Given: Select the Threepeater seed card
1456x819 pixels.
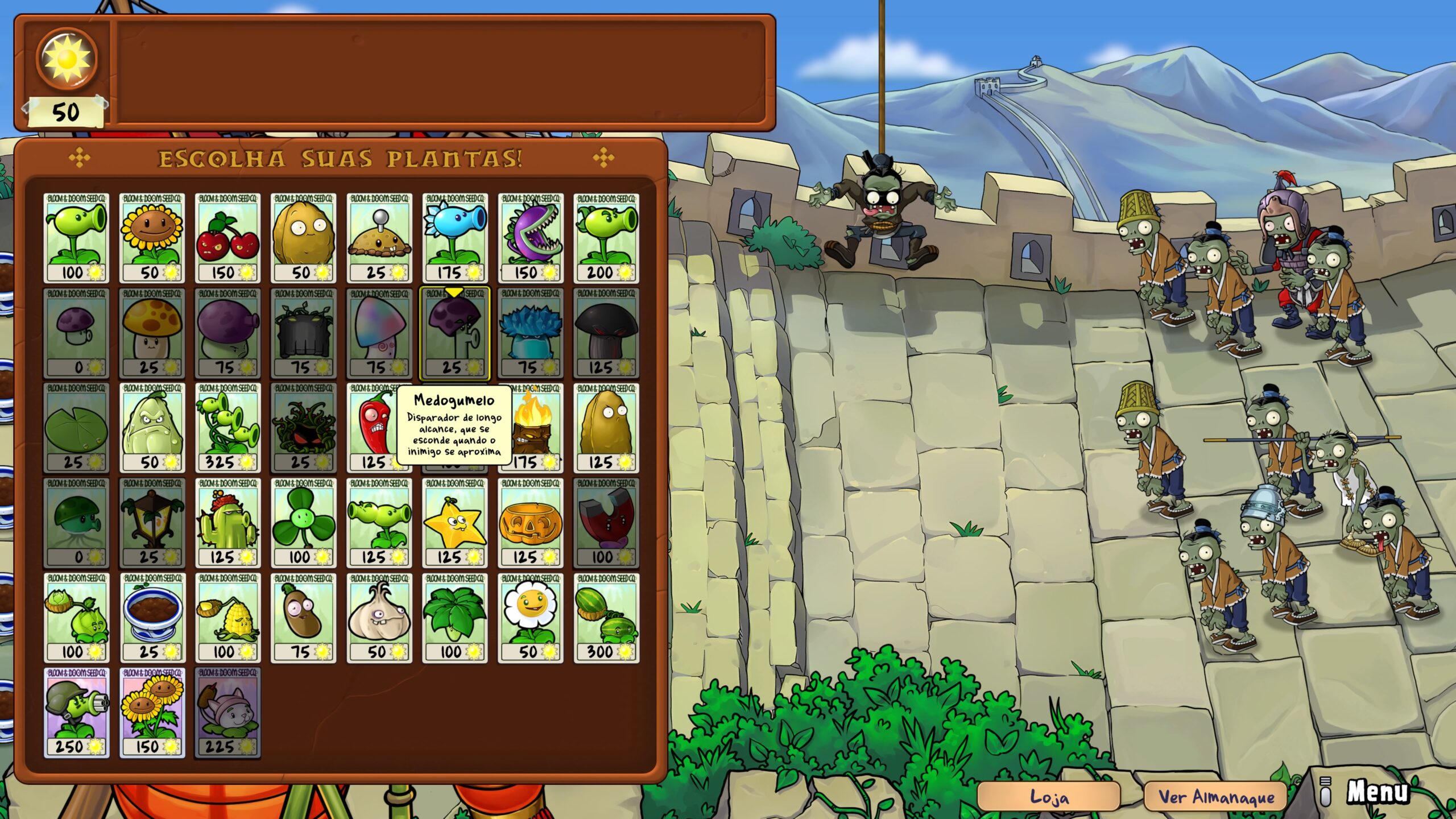Looking at the screenshot, I should click(x=227, y=428).
